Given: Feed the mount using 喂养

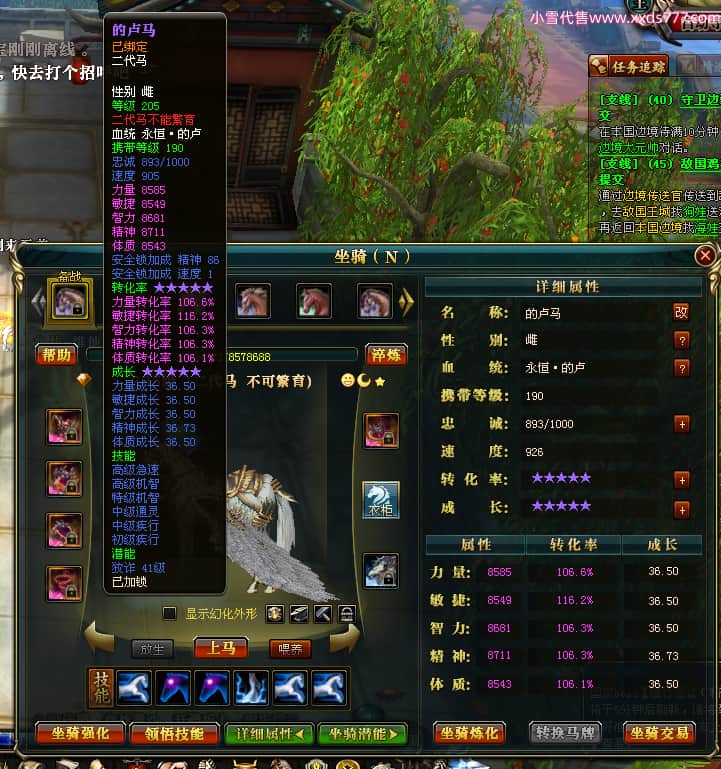Looking at the screenshot, I should (290, 649).
